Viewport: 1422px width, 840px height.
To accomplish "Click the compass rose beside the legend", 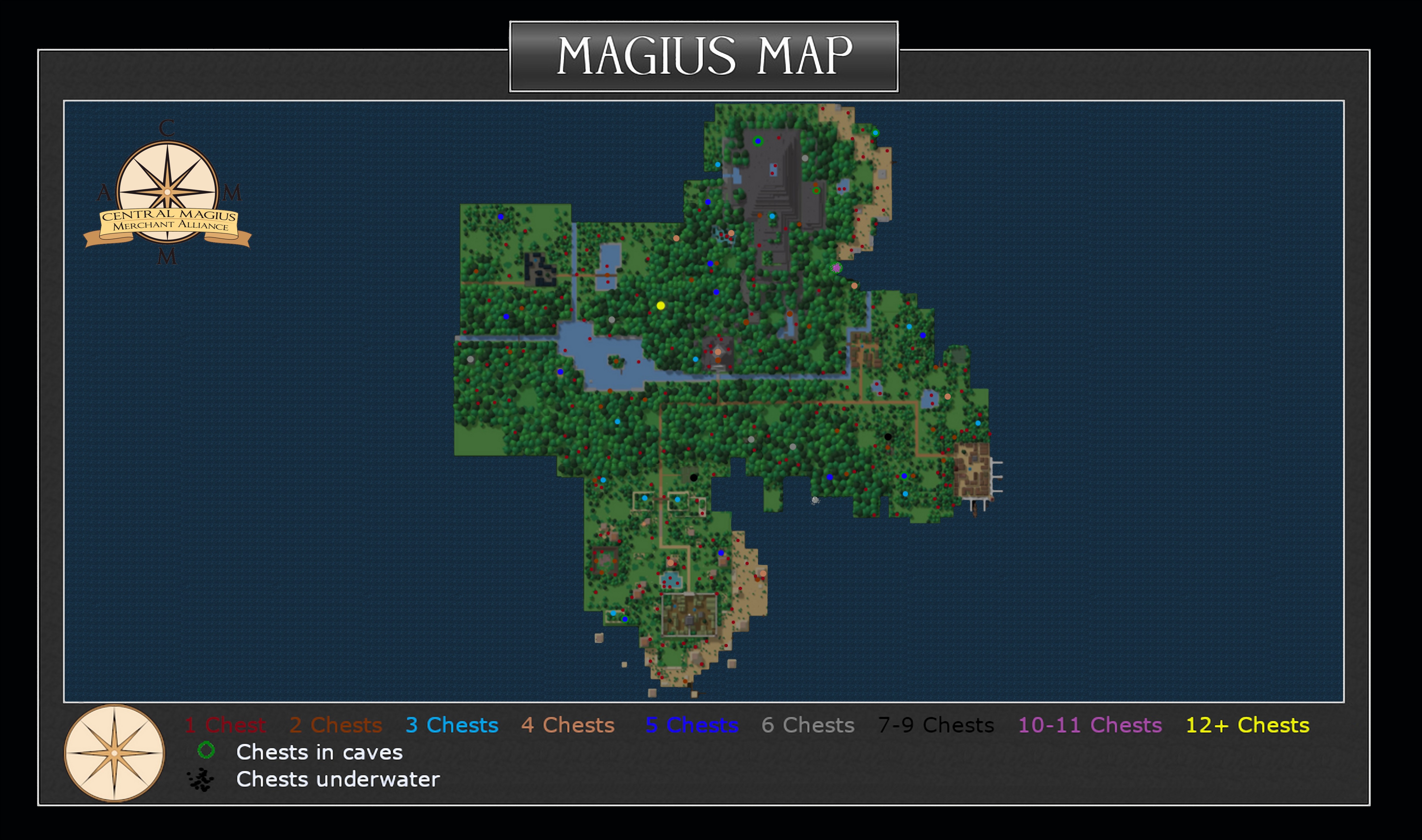I will click(x=114, y=753).
